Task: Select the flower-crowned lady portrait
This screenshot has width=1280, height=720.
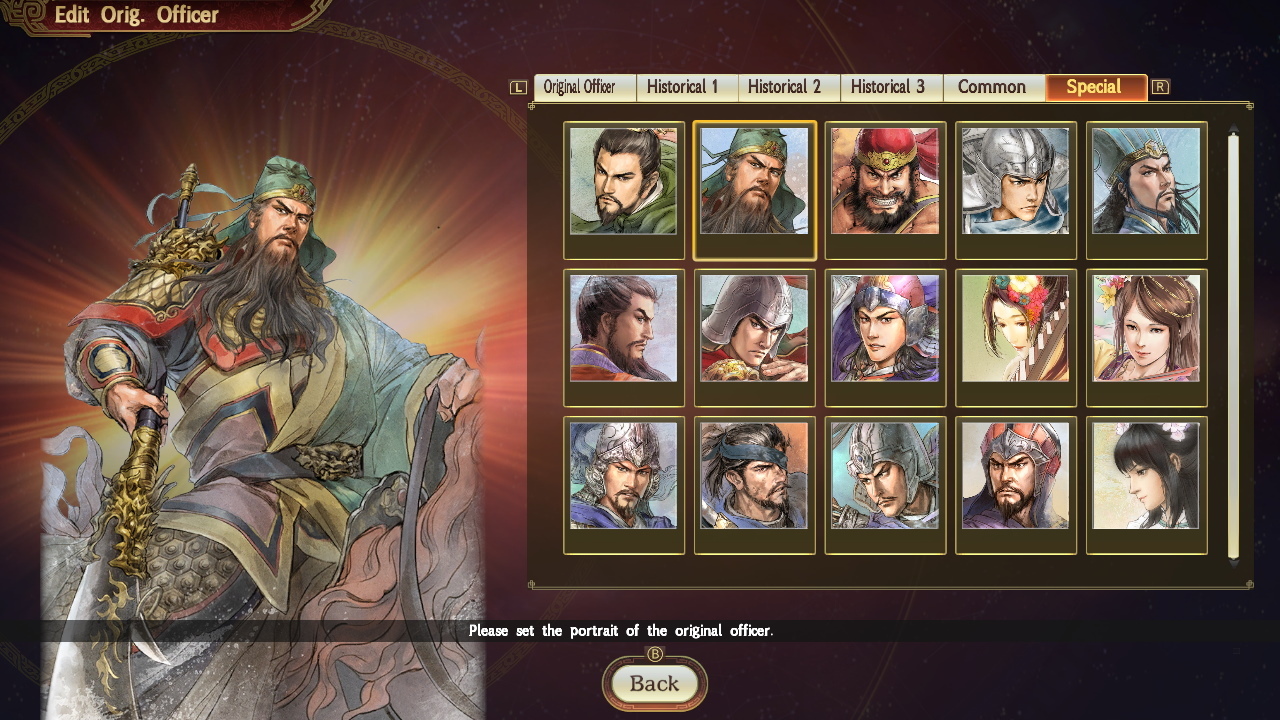Action: (x=1016, y=337)
